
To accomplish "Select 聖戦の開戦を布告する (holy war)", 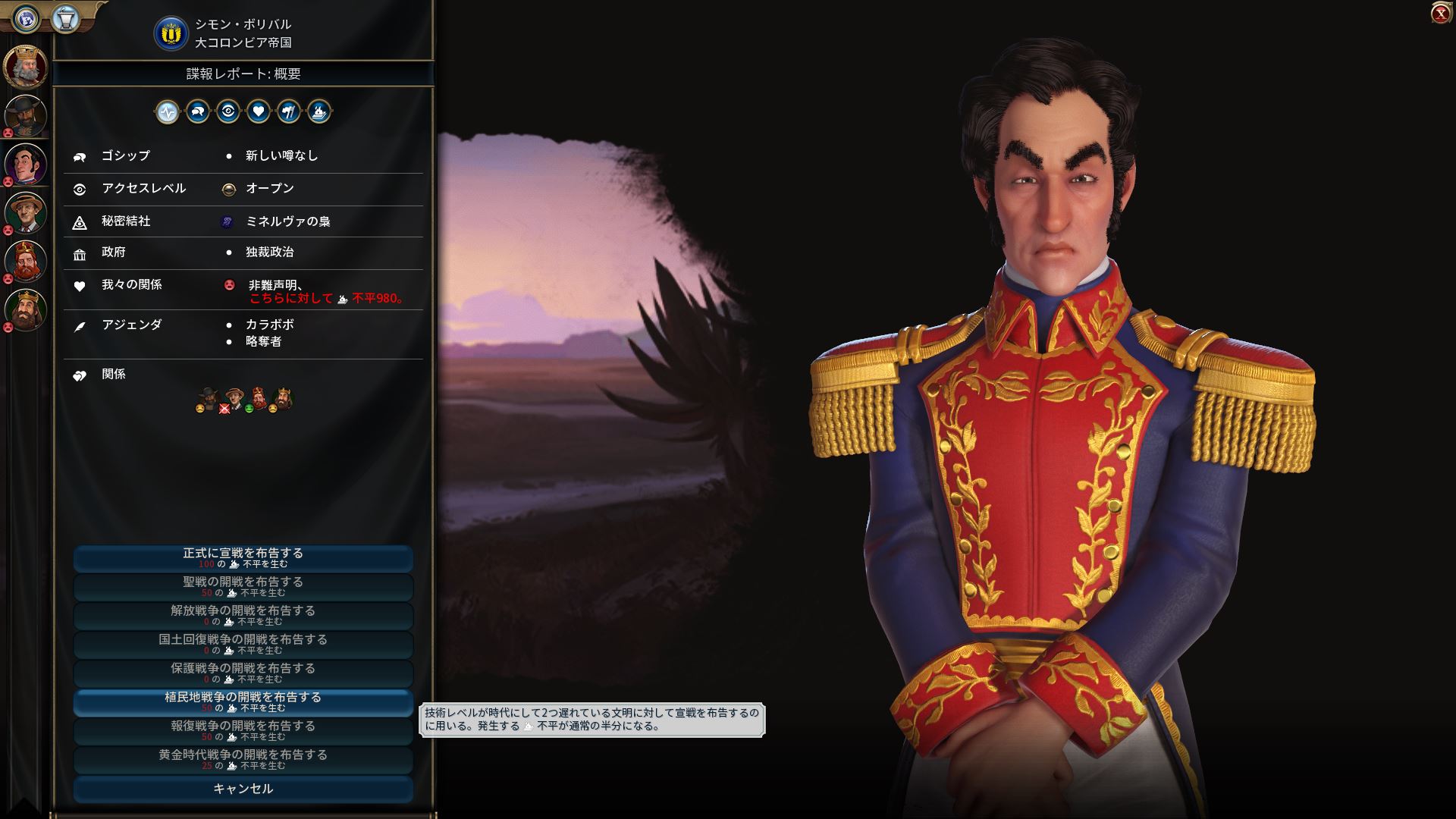I will 243,587.
